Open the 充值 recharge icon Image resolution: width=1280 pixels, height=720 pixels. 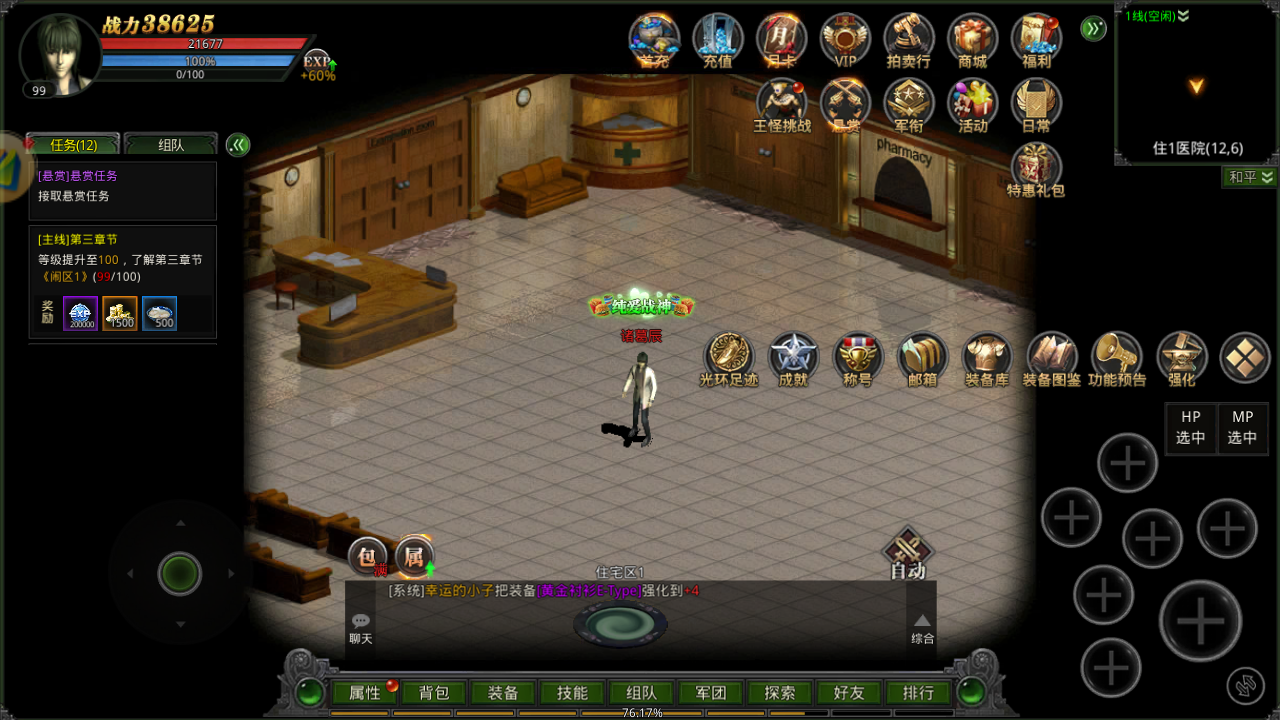pos(717,41)
